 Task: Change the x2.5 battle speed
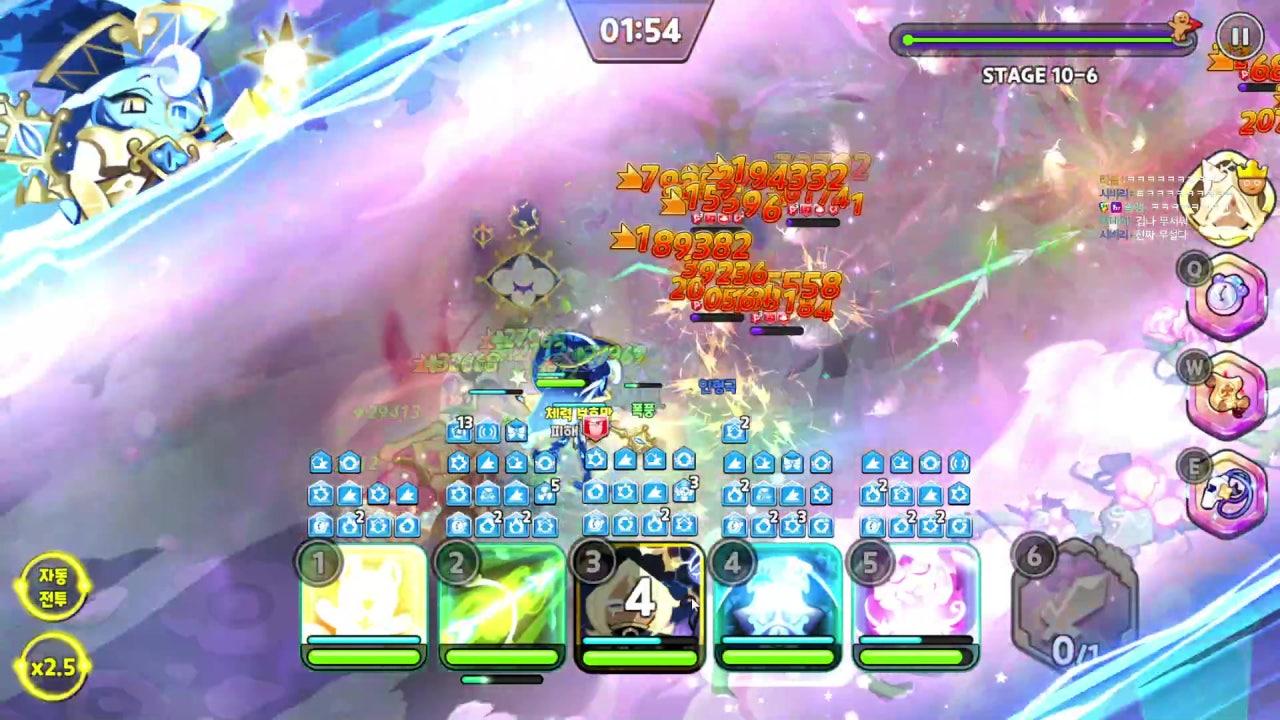(x=53, y=667)
